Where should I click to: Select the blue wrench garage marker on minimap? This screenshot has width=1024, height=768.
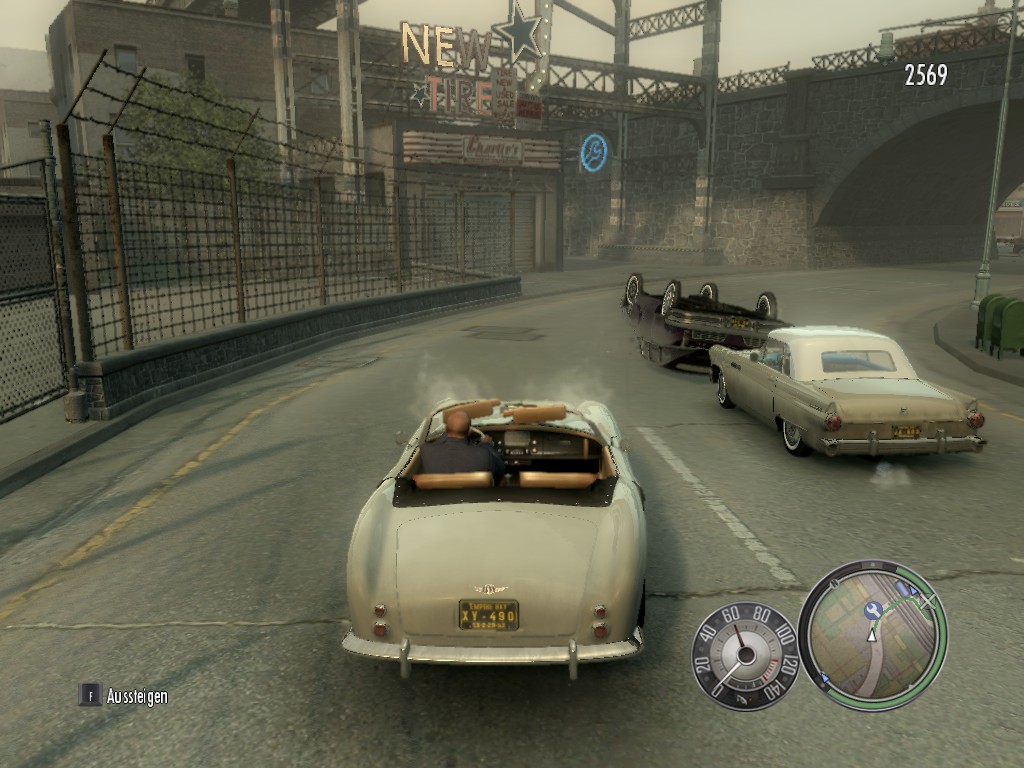coord(873,610)
